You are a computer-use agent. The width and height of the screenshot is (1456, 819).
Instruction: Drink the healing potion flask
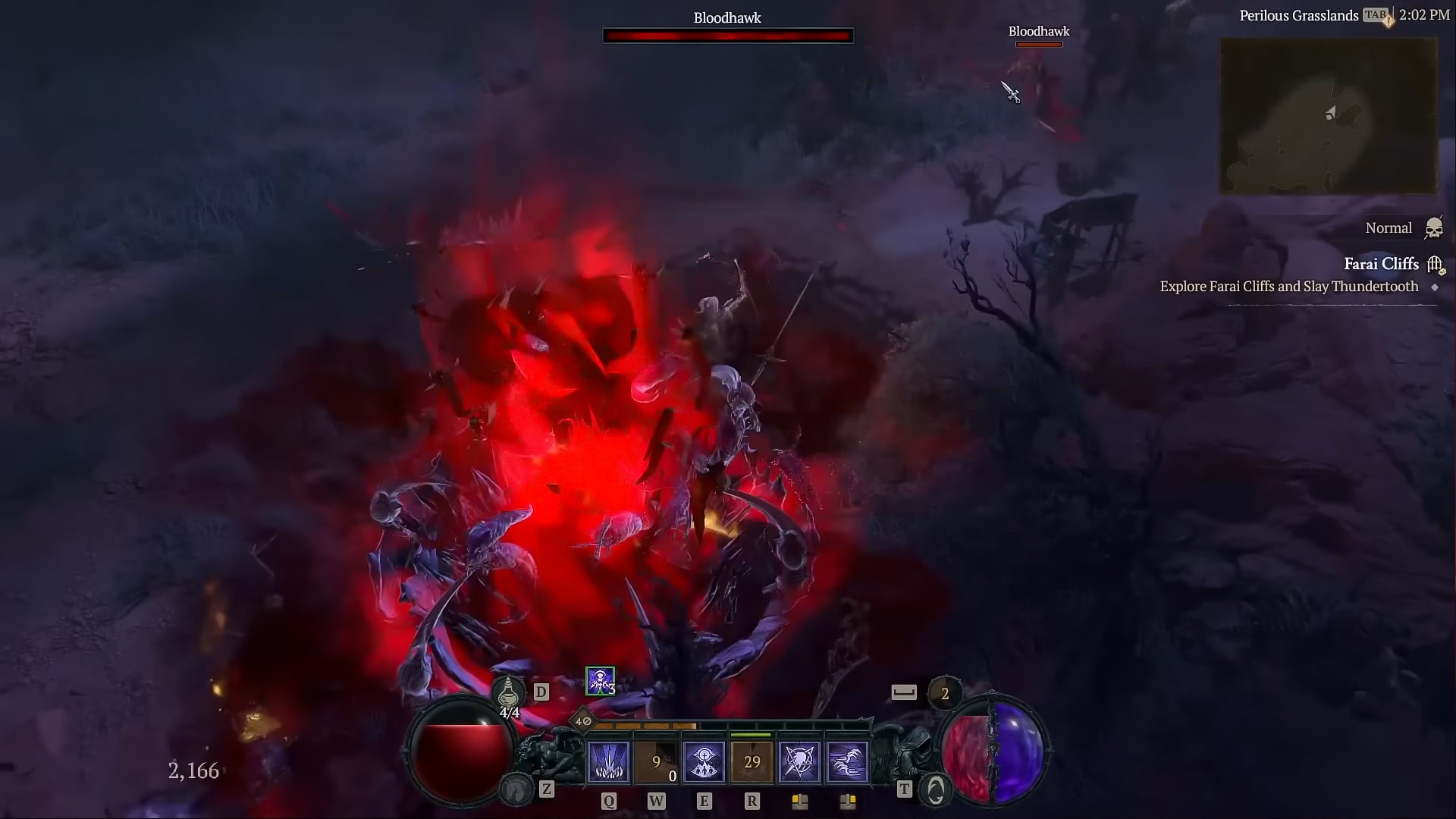[x=508, y=693]
